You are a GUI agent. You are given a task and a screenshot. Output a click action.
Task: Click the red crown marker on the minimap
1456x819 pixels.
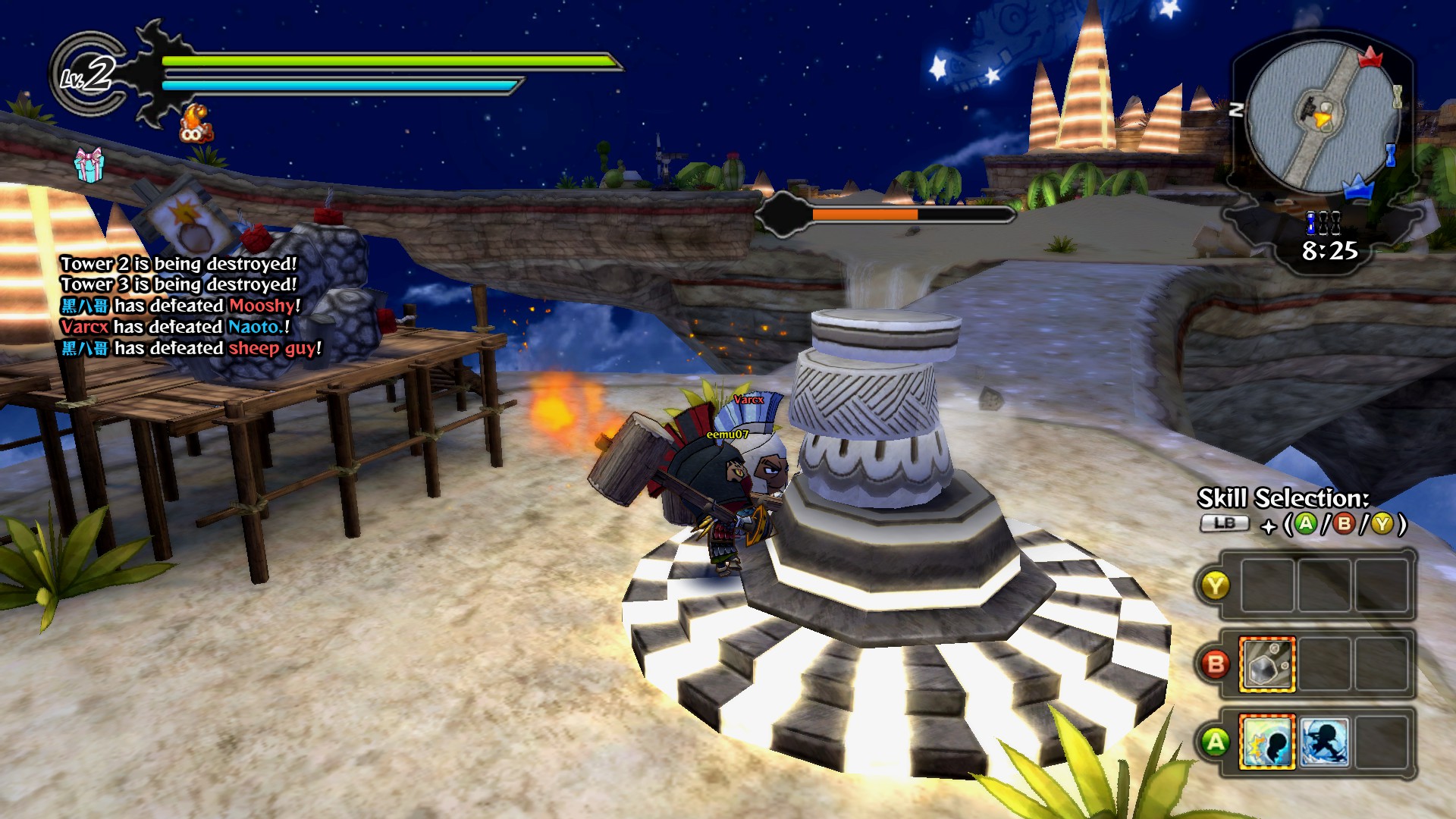click(1370, 58)
